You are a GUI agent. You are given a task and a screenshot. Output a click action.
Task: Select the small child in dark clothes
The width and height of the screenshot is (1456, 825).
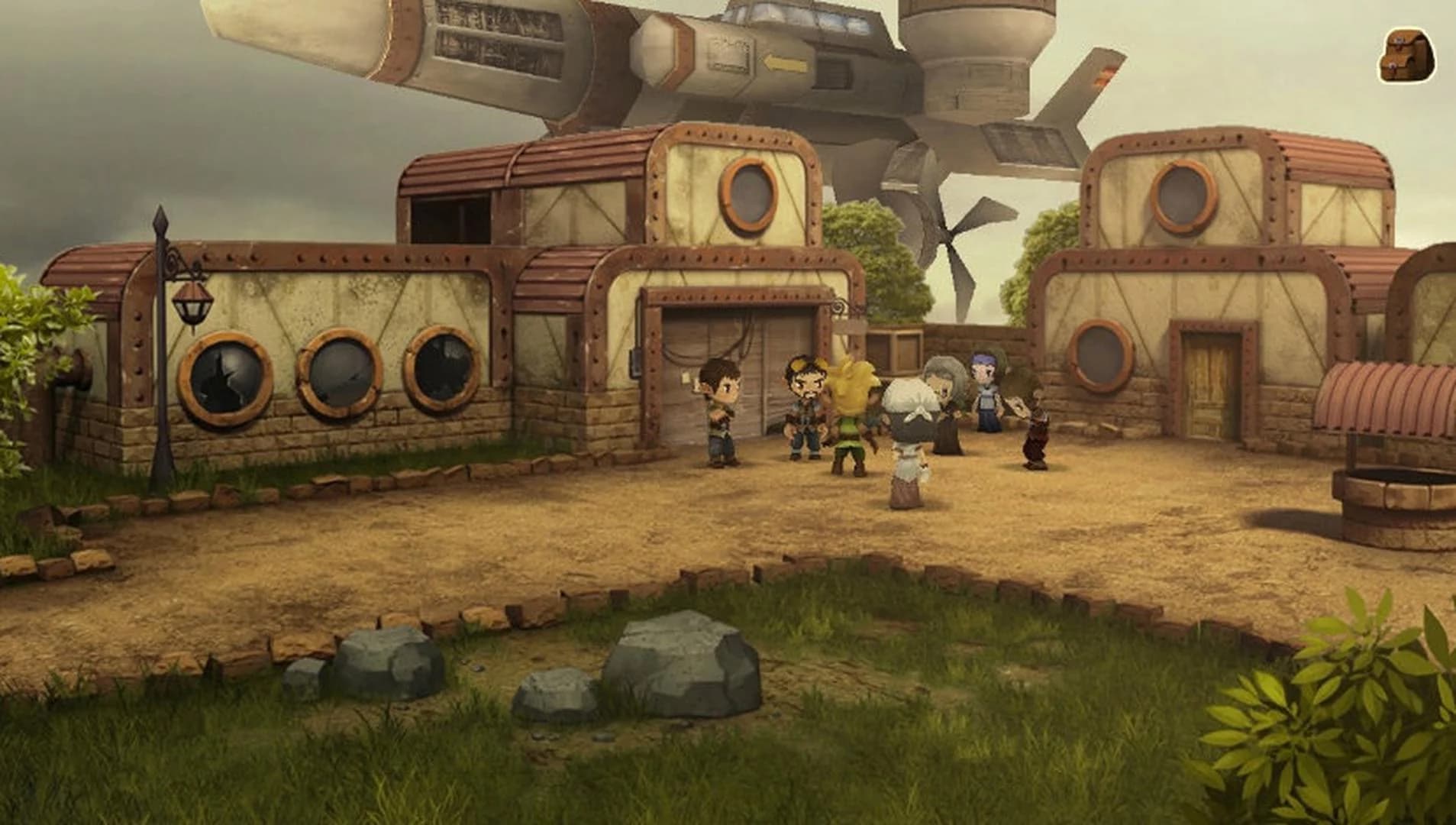point(1032,428)
